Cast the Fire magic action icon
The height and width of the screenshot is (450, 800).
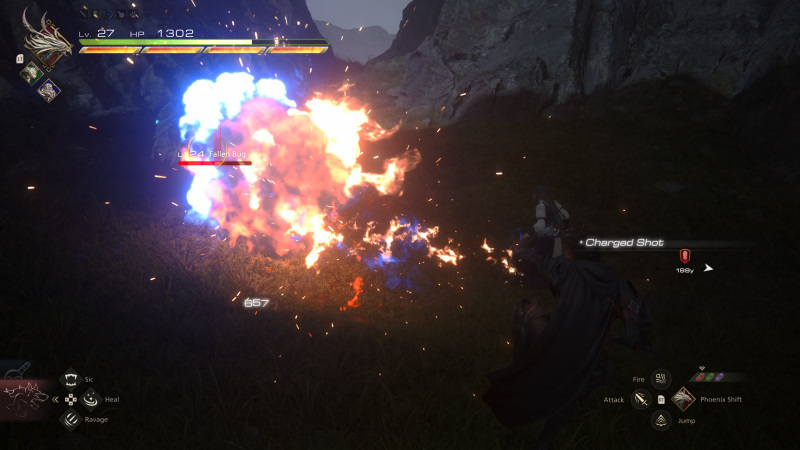point(660,379)
